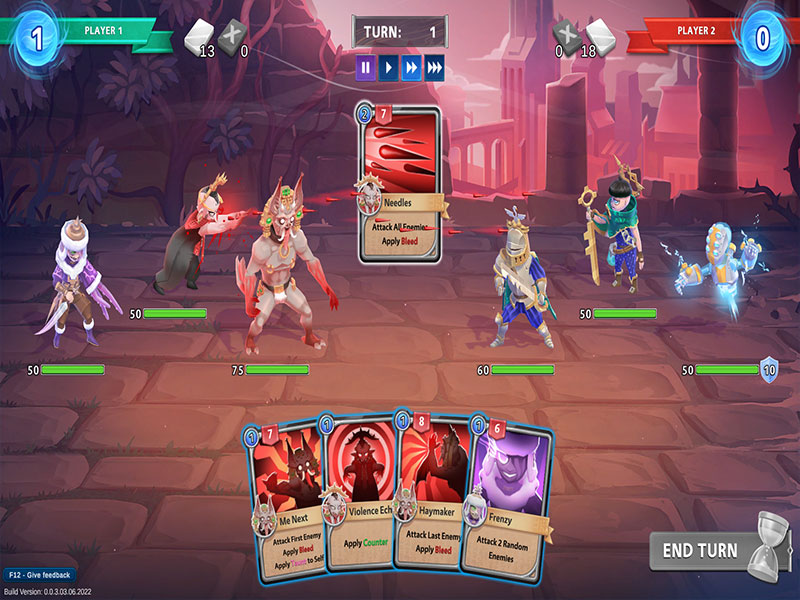The image size is (800, 600).
Task: Select the purple Frenzy card
Action: [510, 500]
